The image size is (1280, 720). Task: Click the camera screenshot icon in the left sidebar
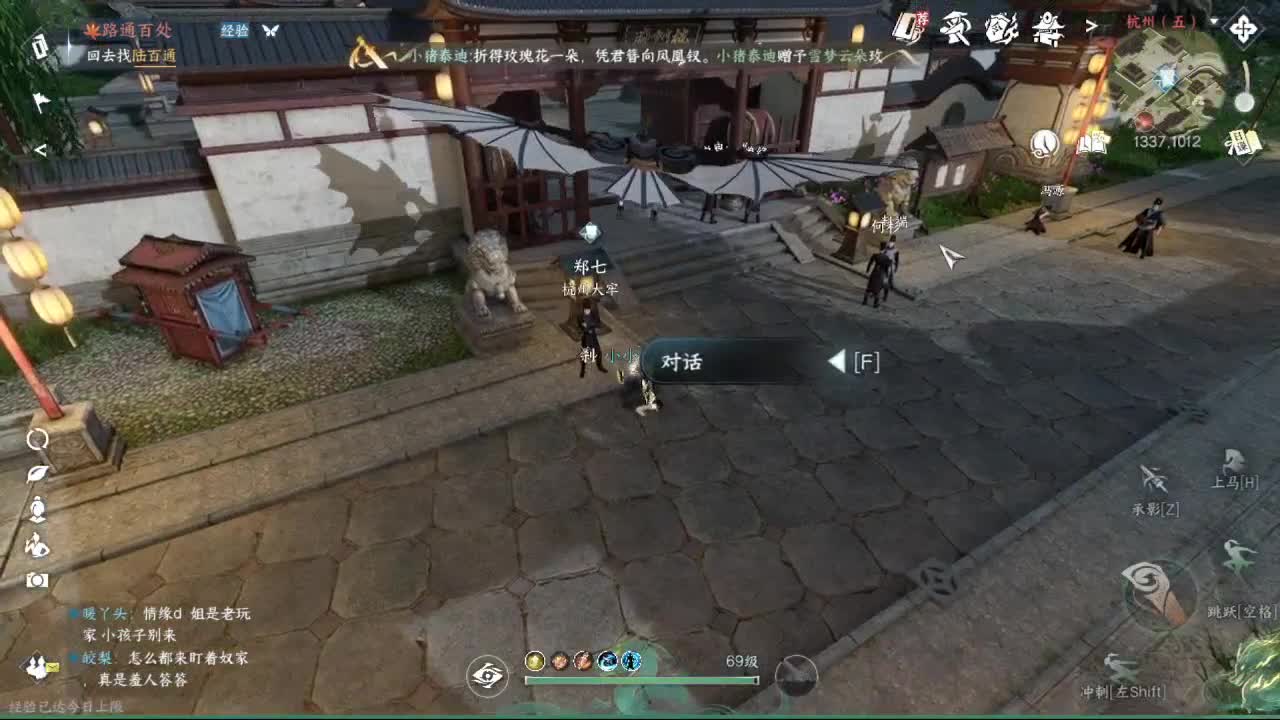coord(36,580)
